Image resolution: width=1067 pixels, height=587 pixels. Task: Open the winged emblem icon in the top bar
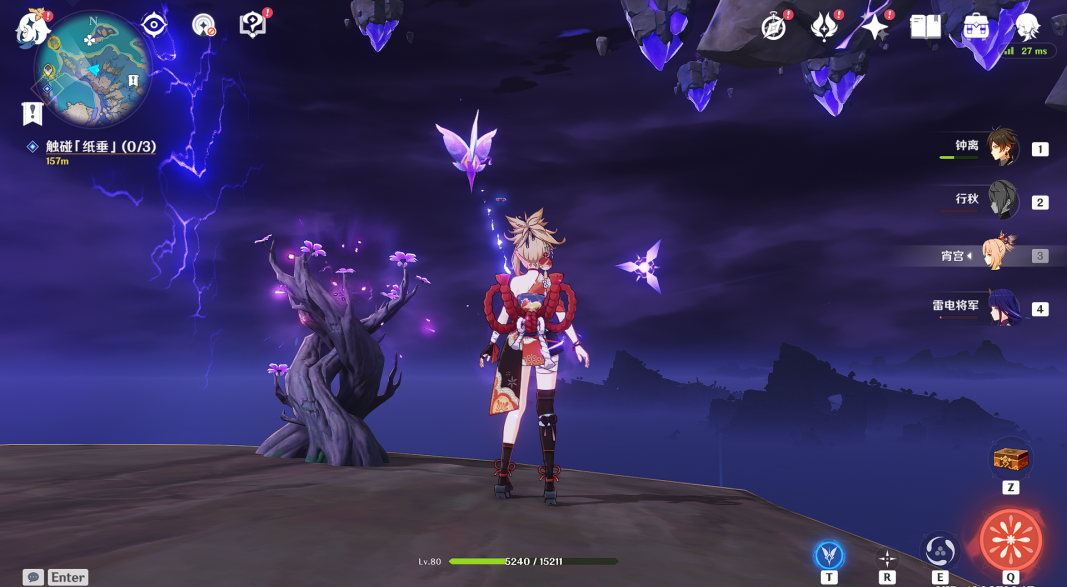tap(824, 27)
